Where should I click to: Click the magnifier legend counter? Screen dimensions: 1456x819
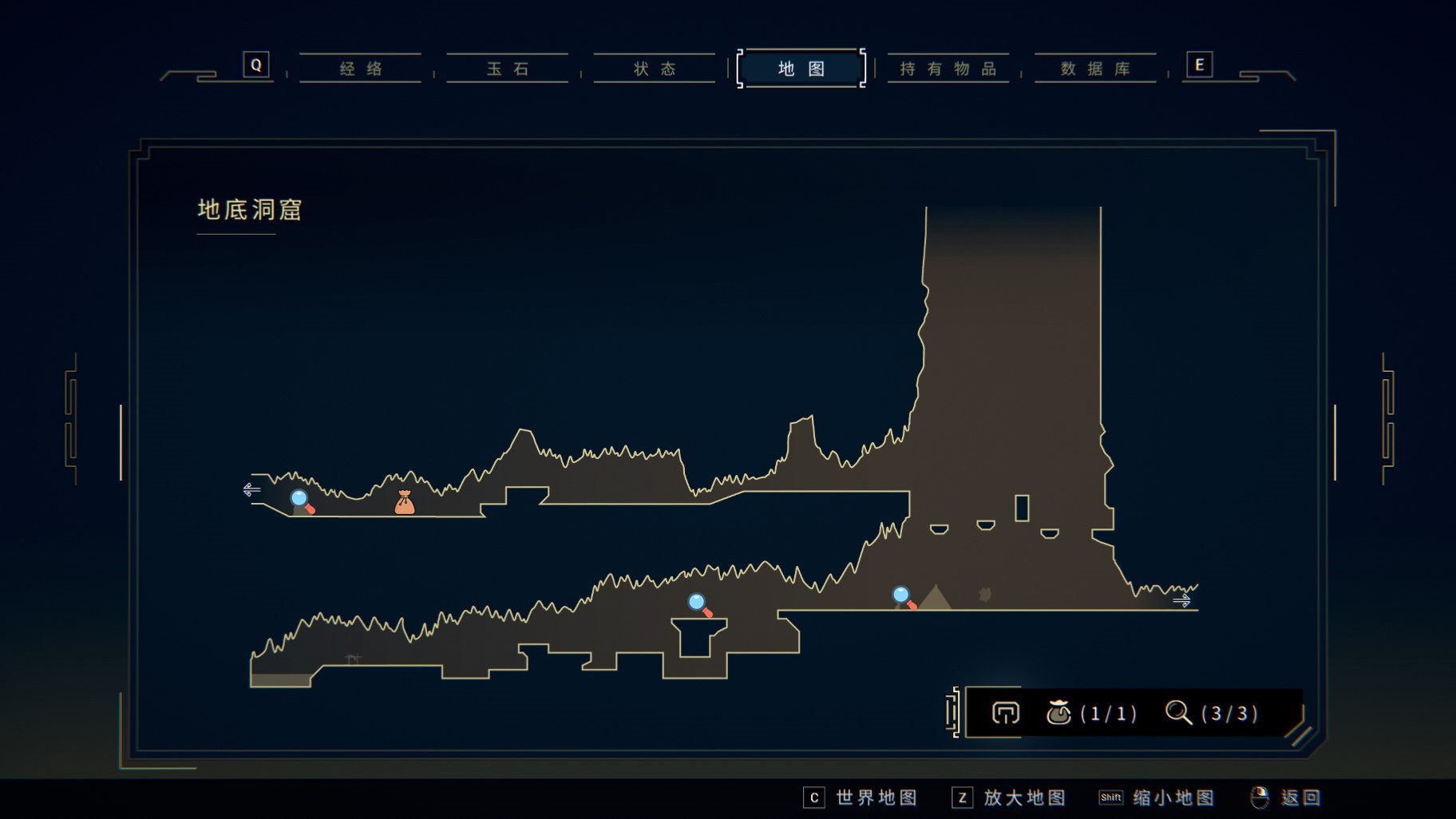point(1211,712)
